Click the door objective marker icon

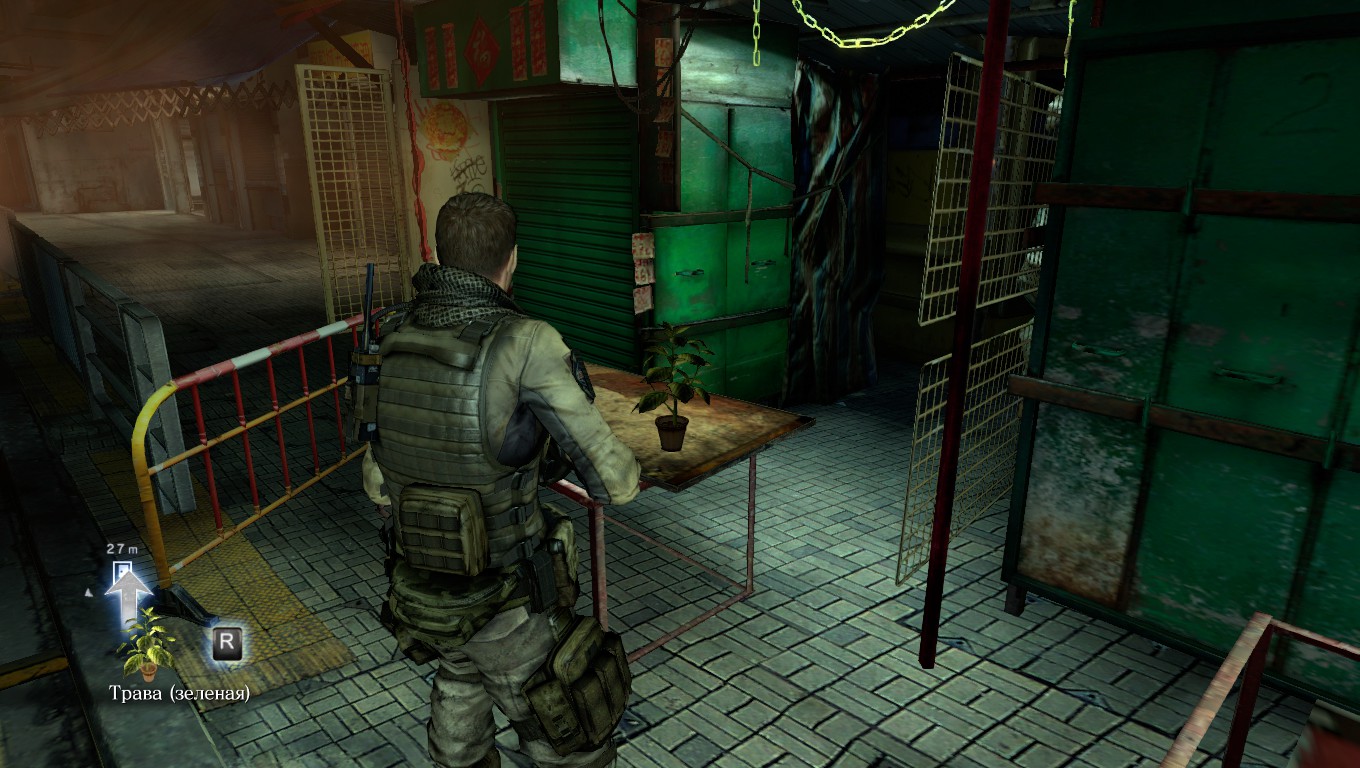click(x=122, y=571)
